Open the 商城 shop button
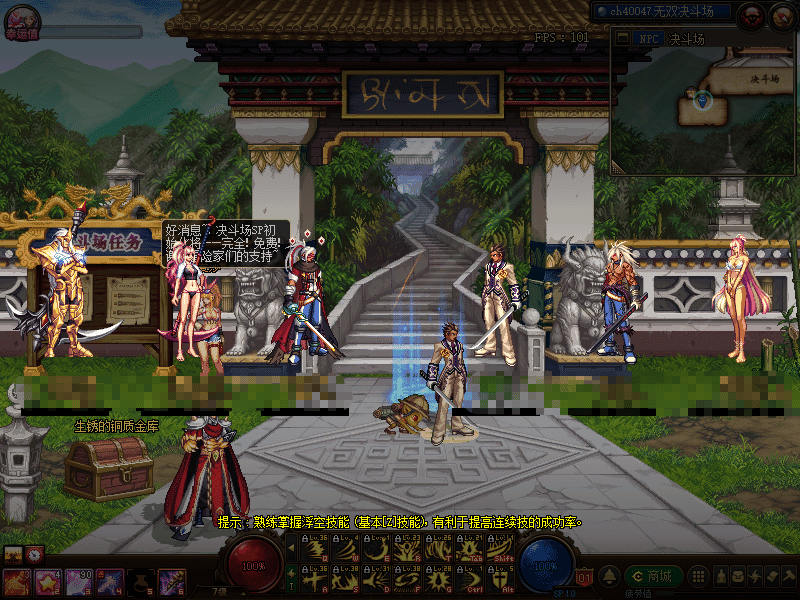Image resolution: width=800 pixels, height=600 pixels. [x=654, y=576]
